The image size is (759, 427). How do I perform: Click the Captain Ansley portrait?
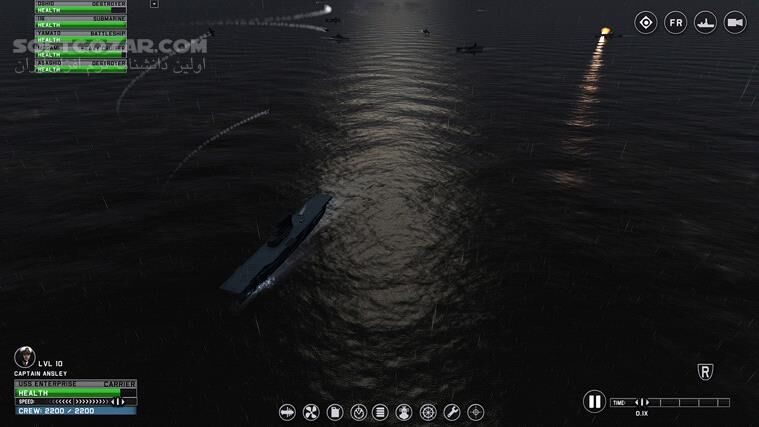pos(25,357)
